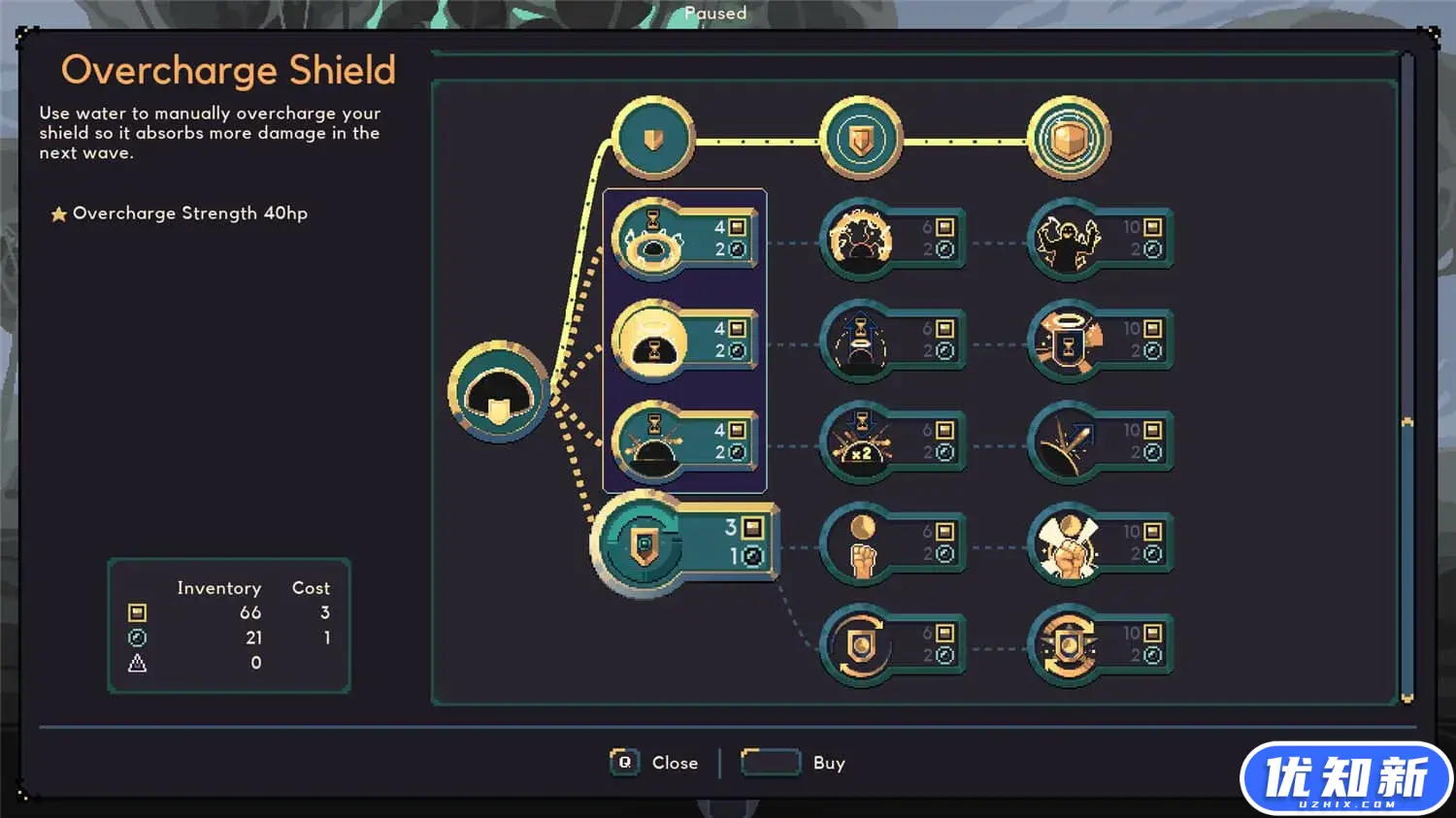Screen dimensions: 1456x818
Task: Pick the haloed hourglass upgrade costing 10
Action: coord(1069,341)
